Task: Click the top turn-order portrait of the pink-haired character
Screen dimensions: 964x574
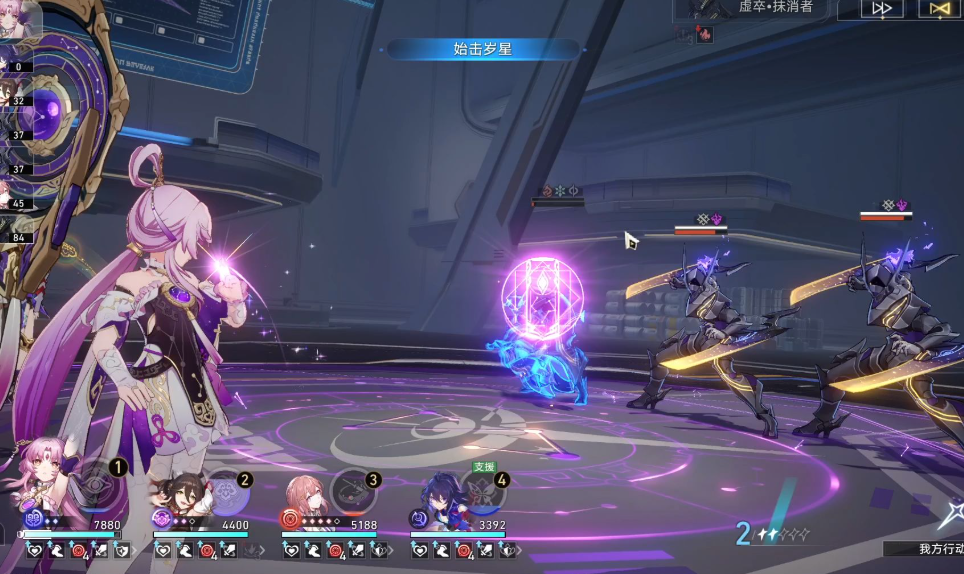Action: coord(18,22)
